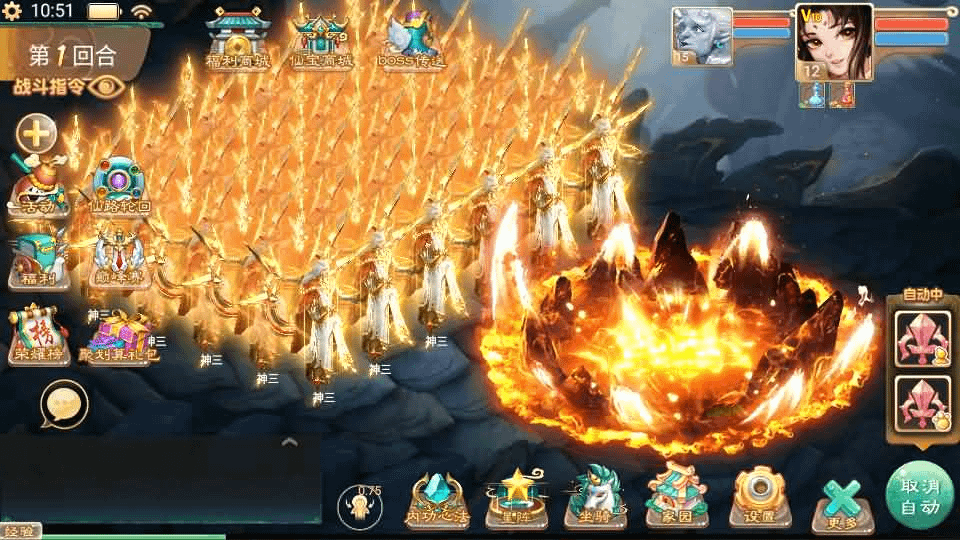Viewport: 960px width, 540px height.
Task: Open the chat speech bubble
Action: point(64,404)
